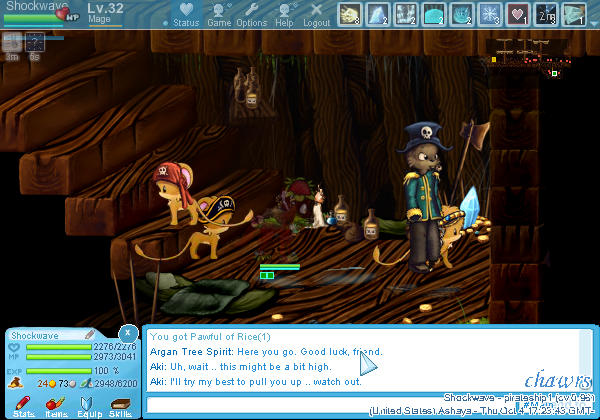Open the Items inventory
The image size is (600, 420).
(56, 405)
